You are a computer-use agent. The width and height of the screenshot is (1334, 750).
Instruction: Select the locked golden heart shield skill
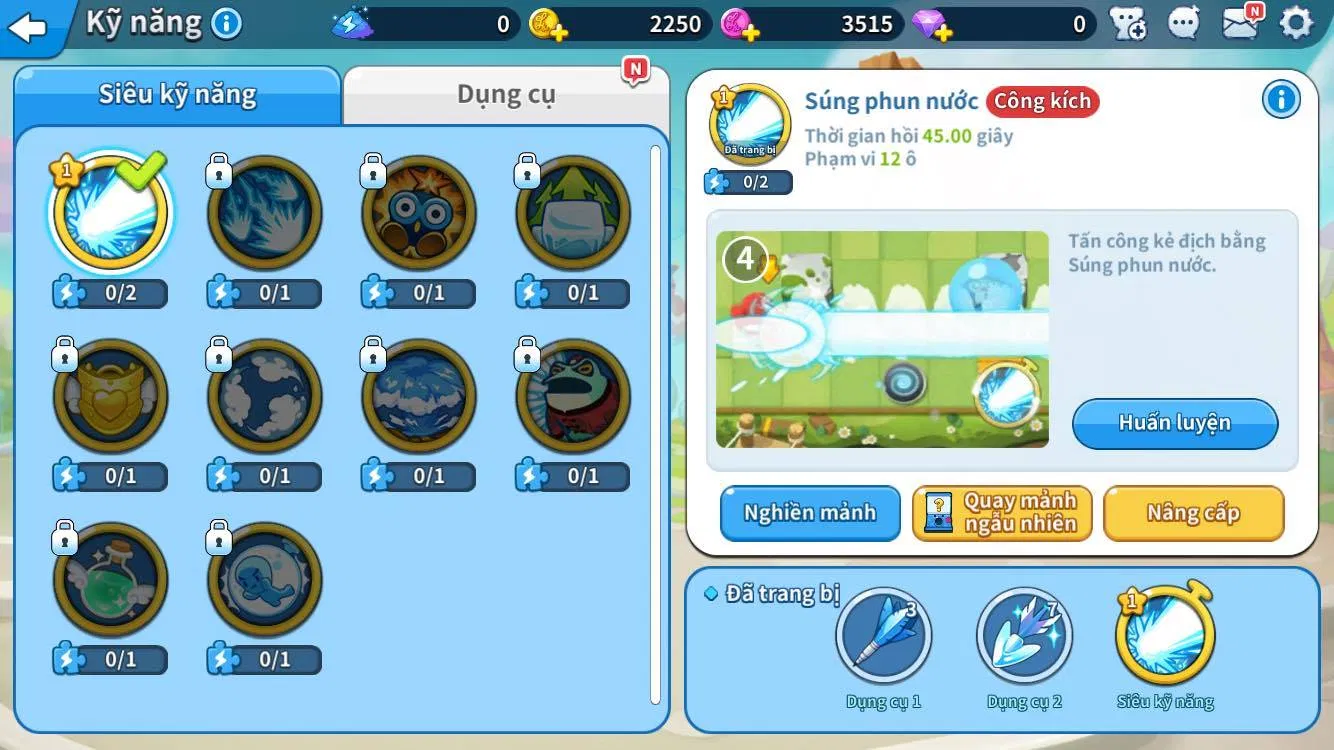tap(111, 397)
